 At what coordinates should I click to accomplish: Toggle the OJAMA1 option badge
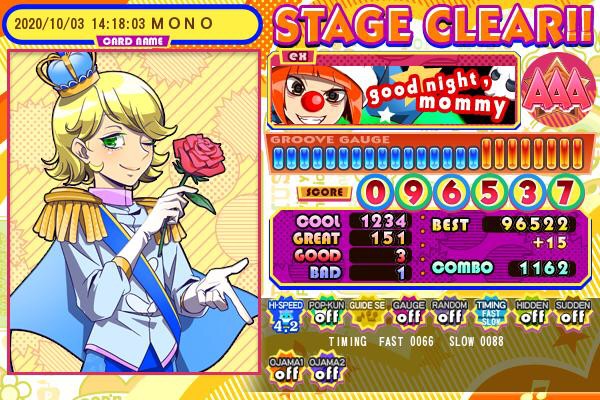click(287, 368)
